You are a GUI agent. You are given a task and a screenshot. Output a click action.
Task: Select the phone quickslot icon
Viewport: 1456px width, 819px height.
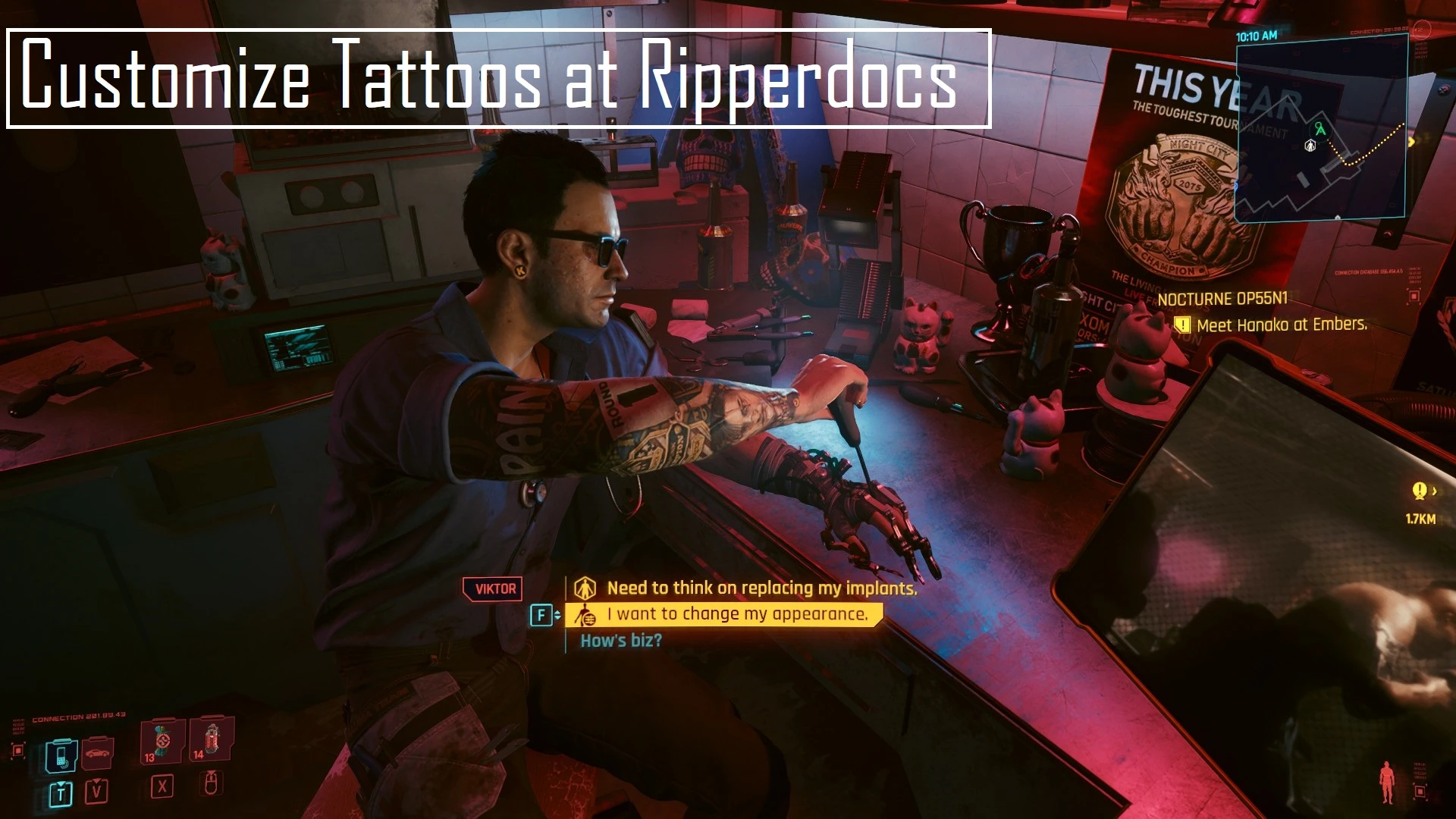tap(61, 755)
